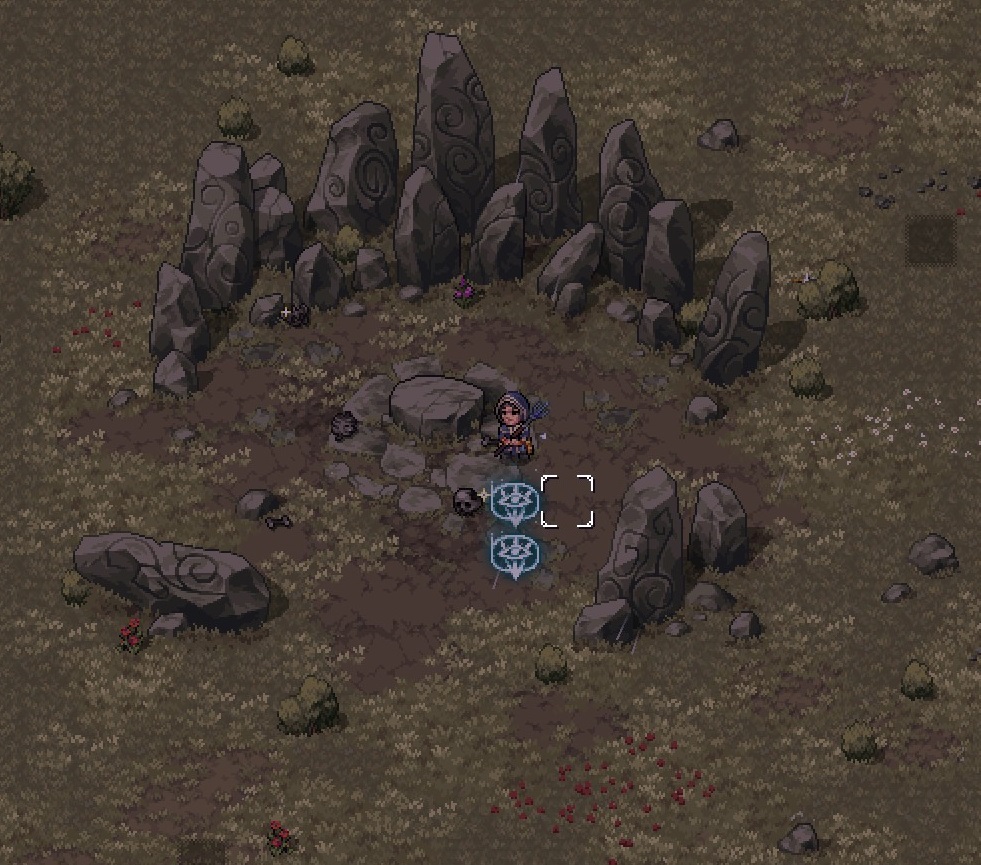This screenshot has height=865, width=981.
Task: Select the lower glowing eye marker
Action: tap(515, 554)
